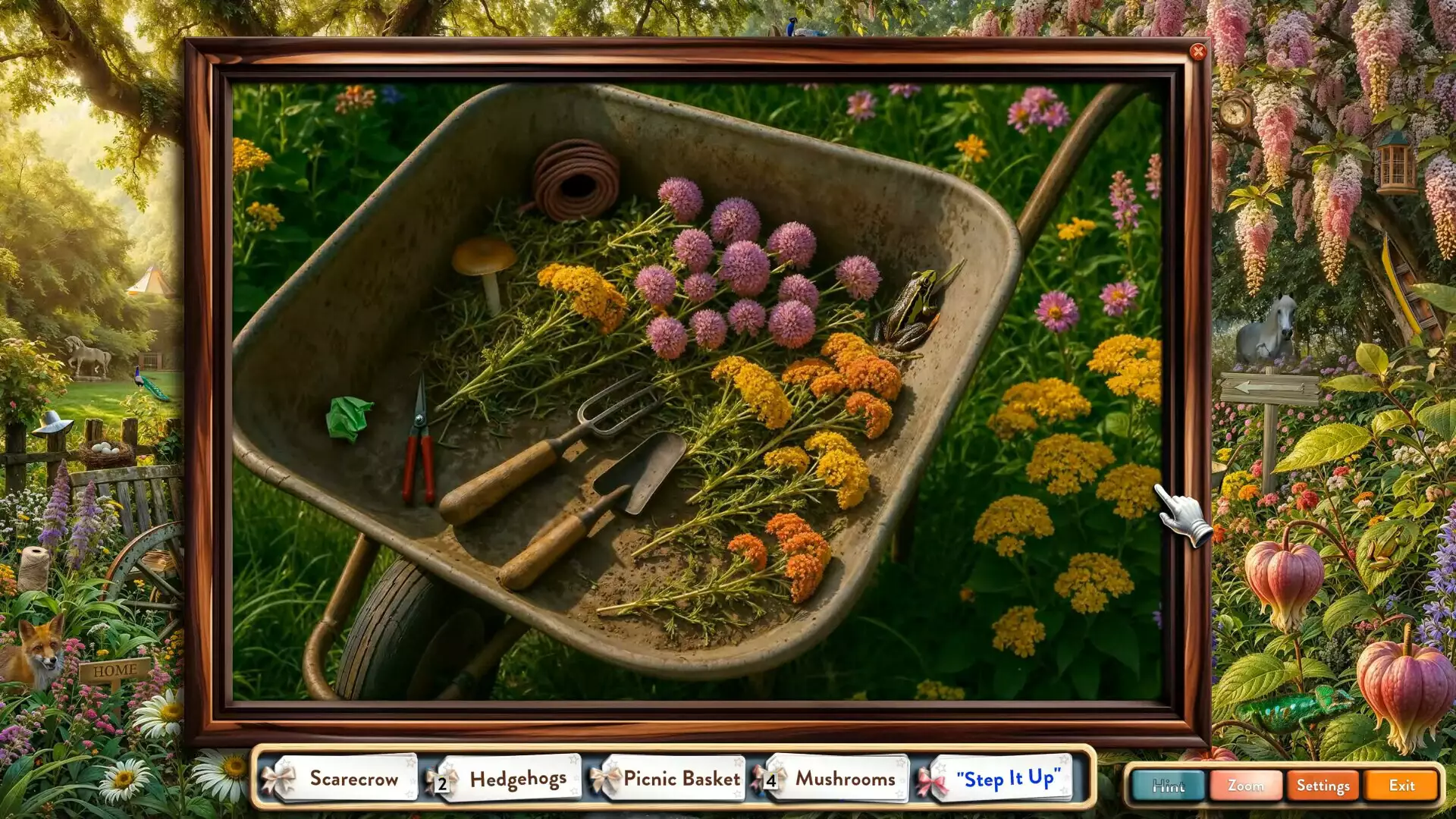The image size is (1456, 819).
Task: Open the Settings menu
Action: (x=1323, y=786)
